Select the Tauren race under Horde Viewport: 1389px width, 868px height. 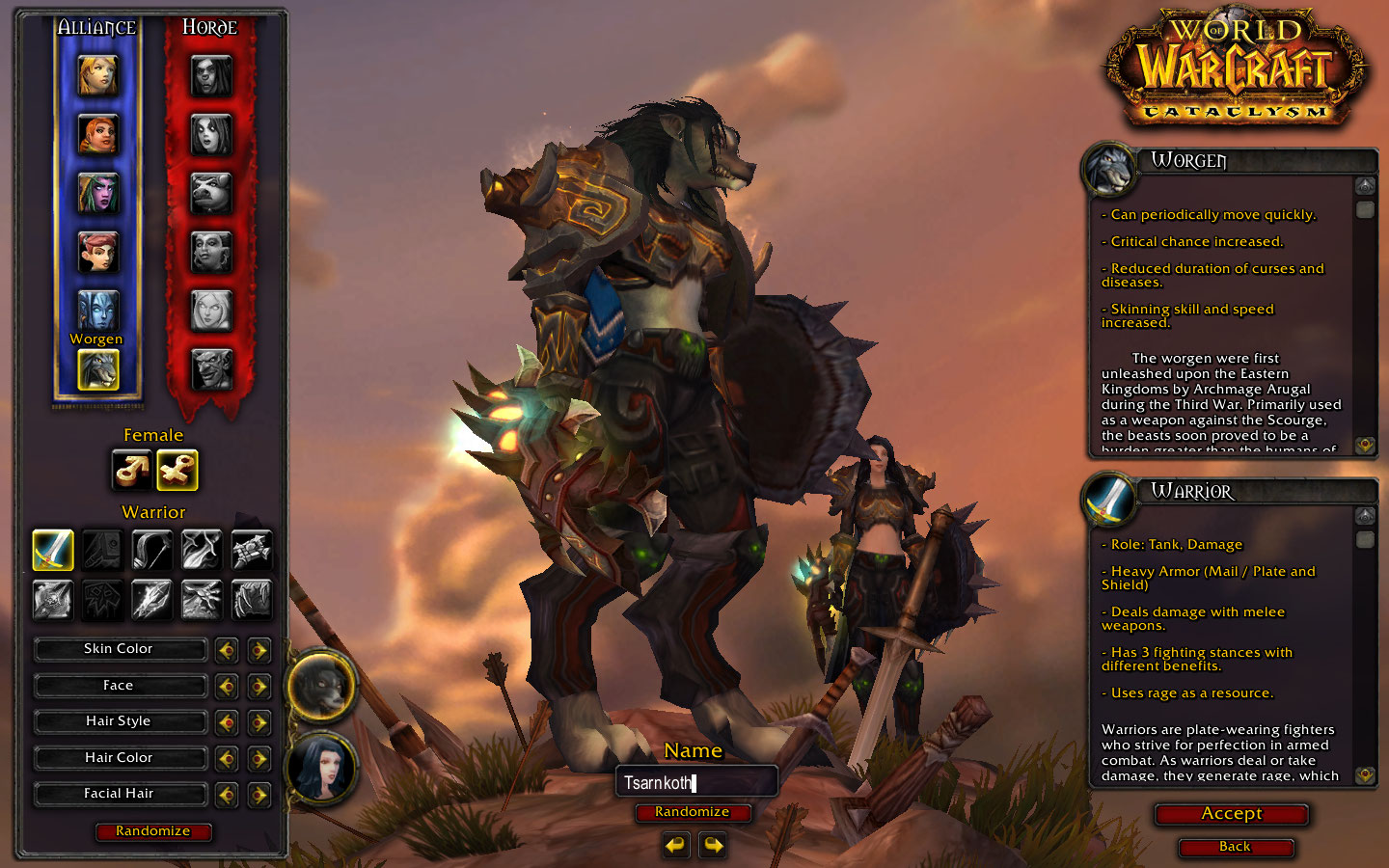tap(211, 193)
